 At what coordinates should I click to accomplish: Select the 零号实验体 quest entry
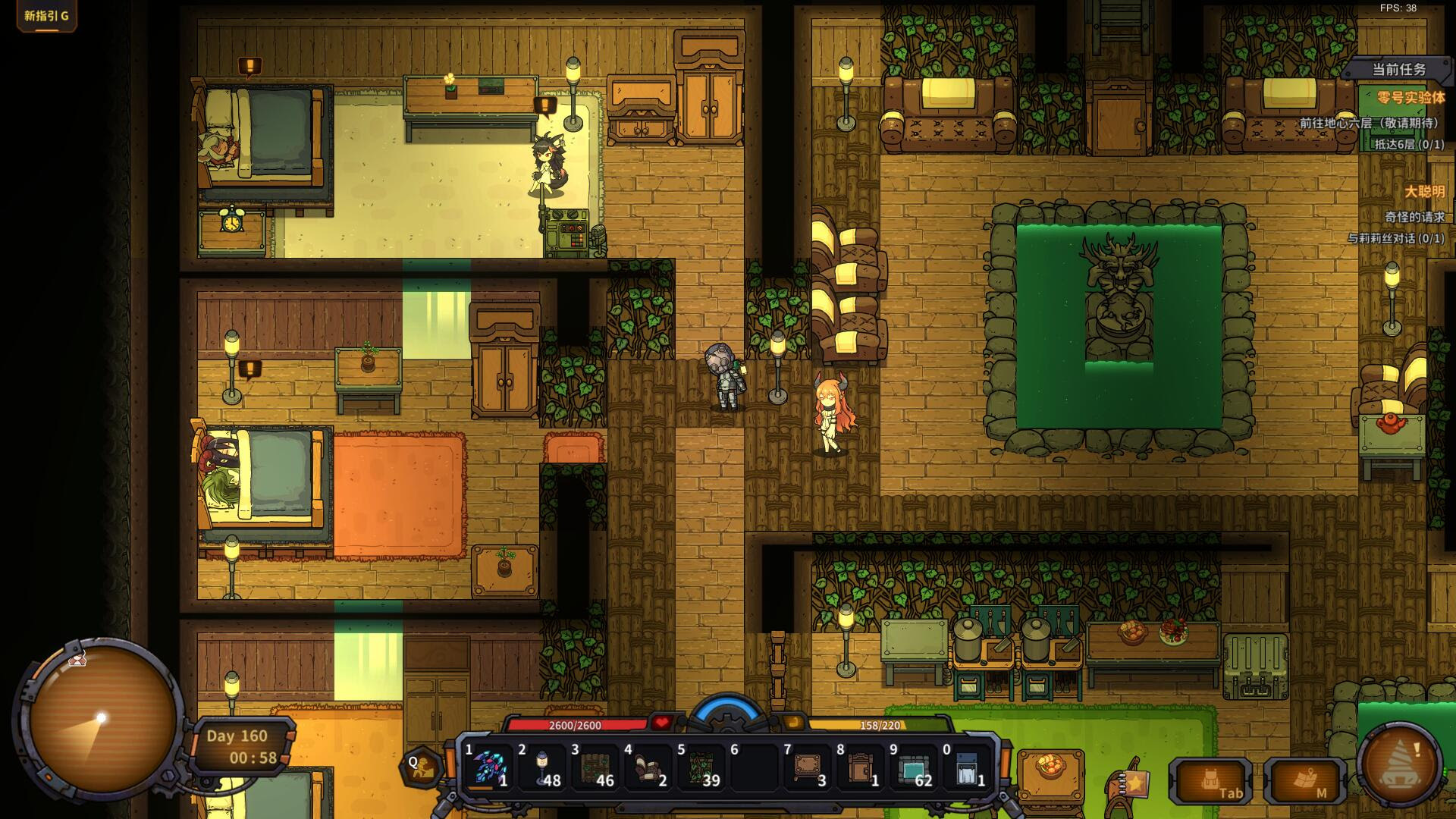tap(1410, 98)
